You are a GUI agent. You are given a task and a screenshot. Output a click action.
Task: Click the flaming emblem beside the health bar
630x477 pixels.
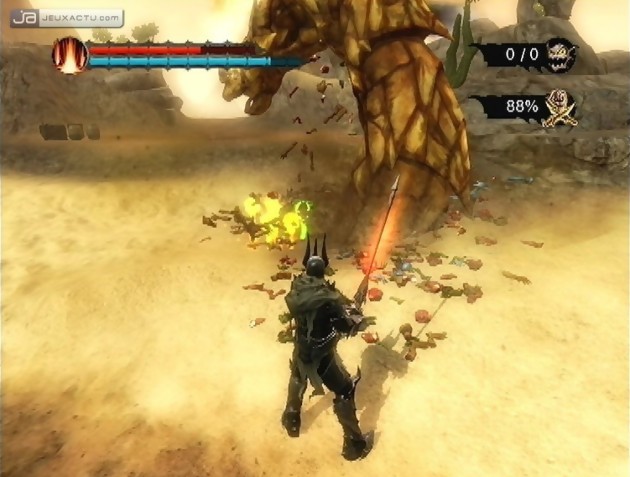[70, 56]
